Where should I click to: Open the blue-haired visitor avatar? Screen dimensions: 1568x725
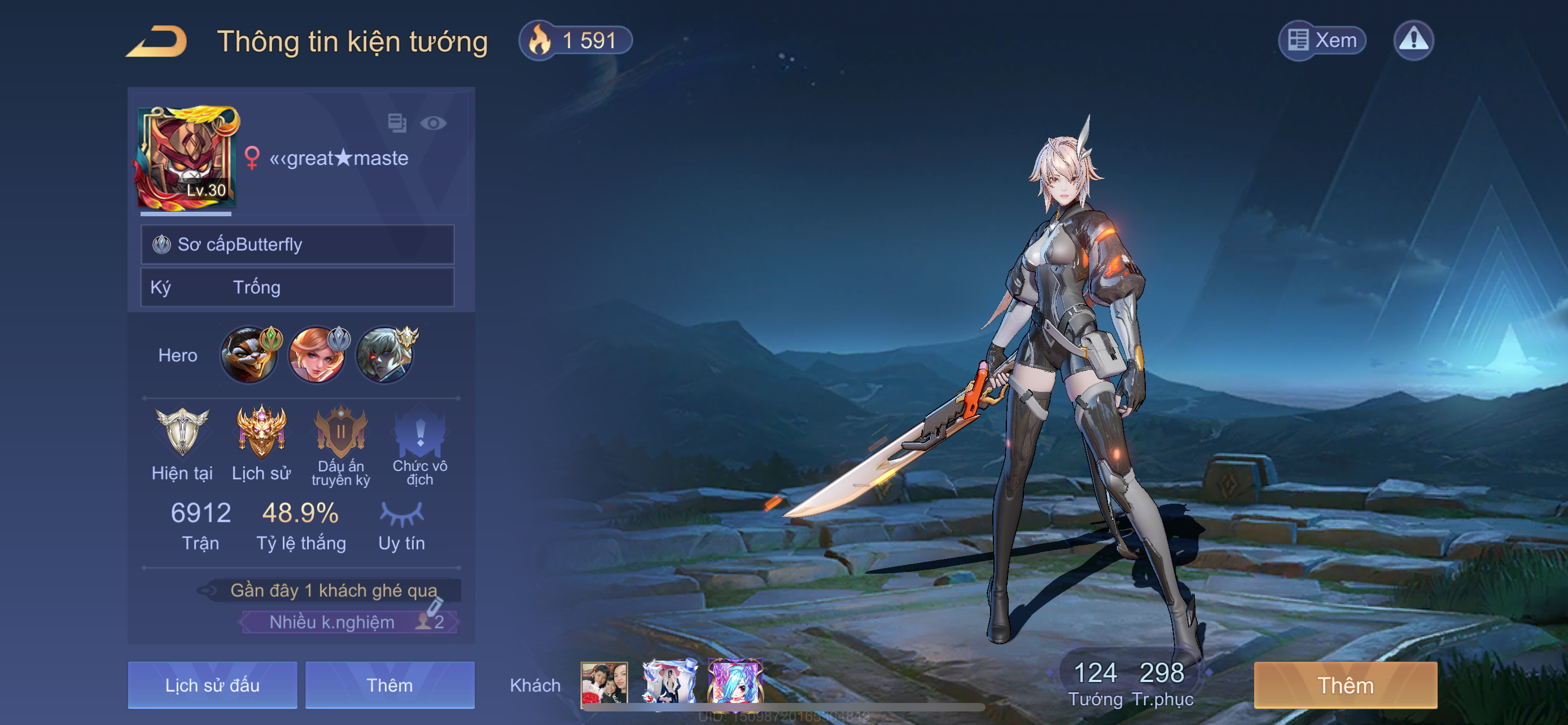click(x=735, y=683)
